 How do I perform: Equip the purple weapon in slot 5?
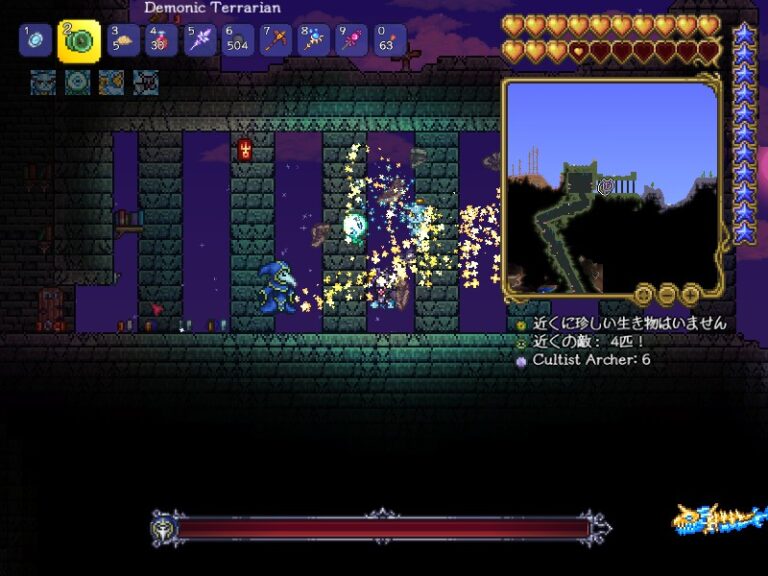(199, 41)
